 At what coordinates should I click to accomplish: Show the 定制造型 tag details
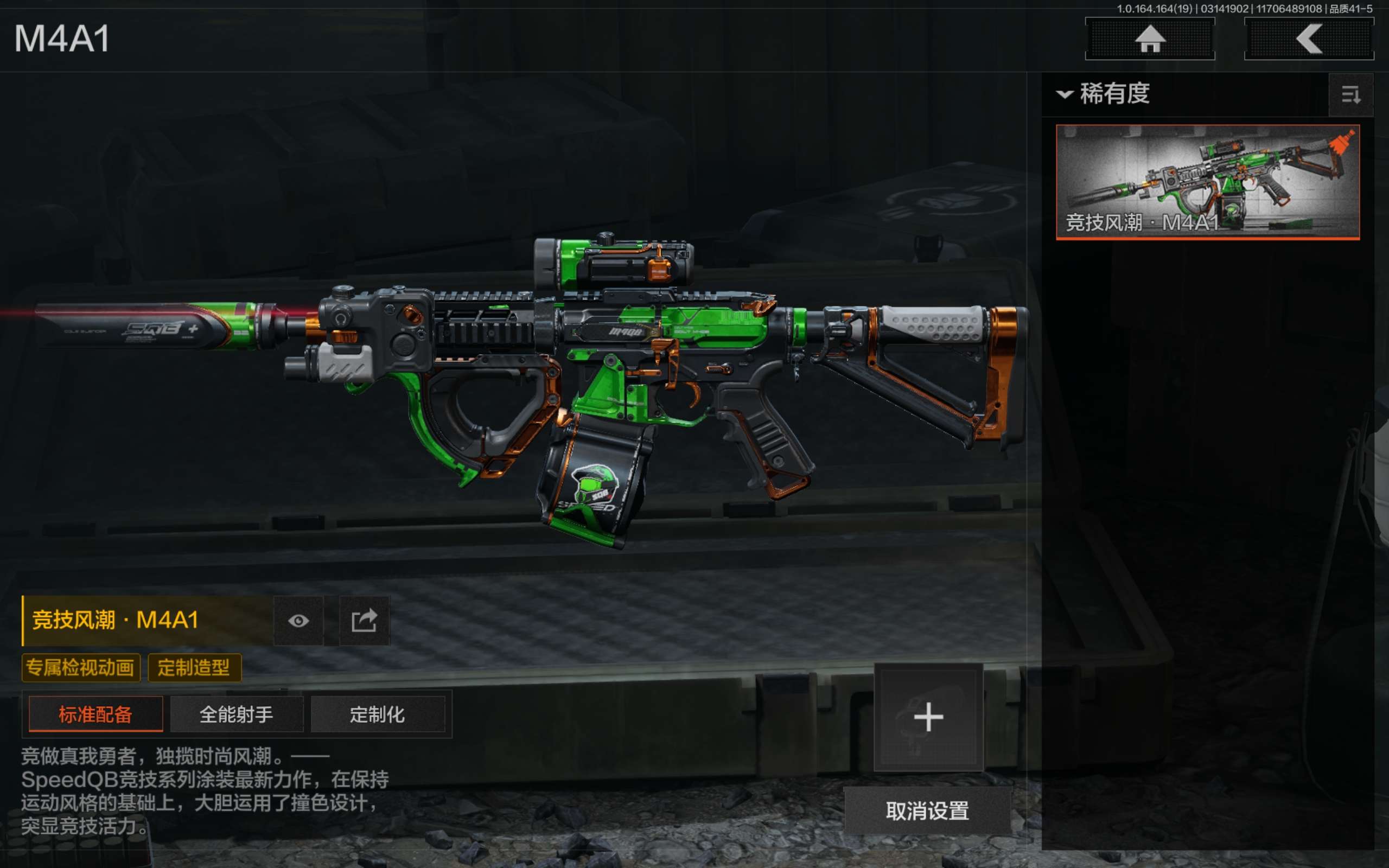coord(194,668)
